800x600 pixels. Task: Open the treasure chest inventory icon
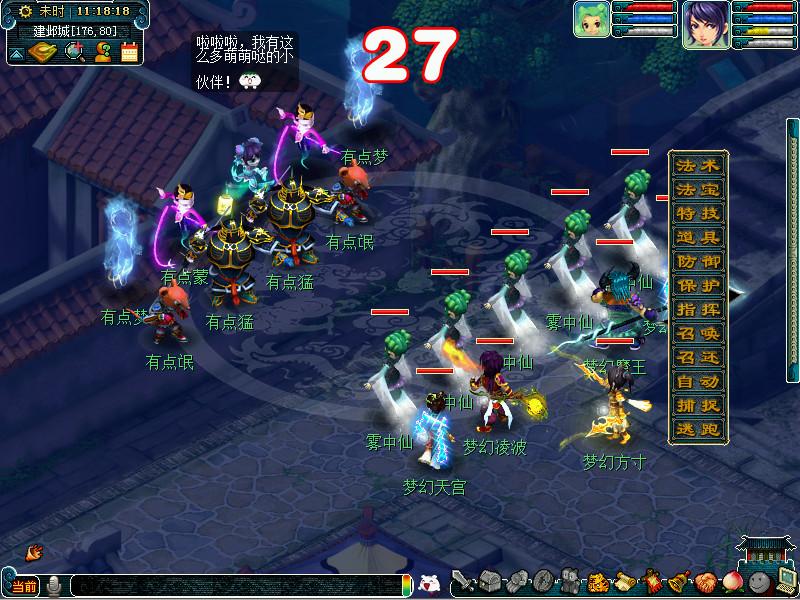[489, 581]
